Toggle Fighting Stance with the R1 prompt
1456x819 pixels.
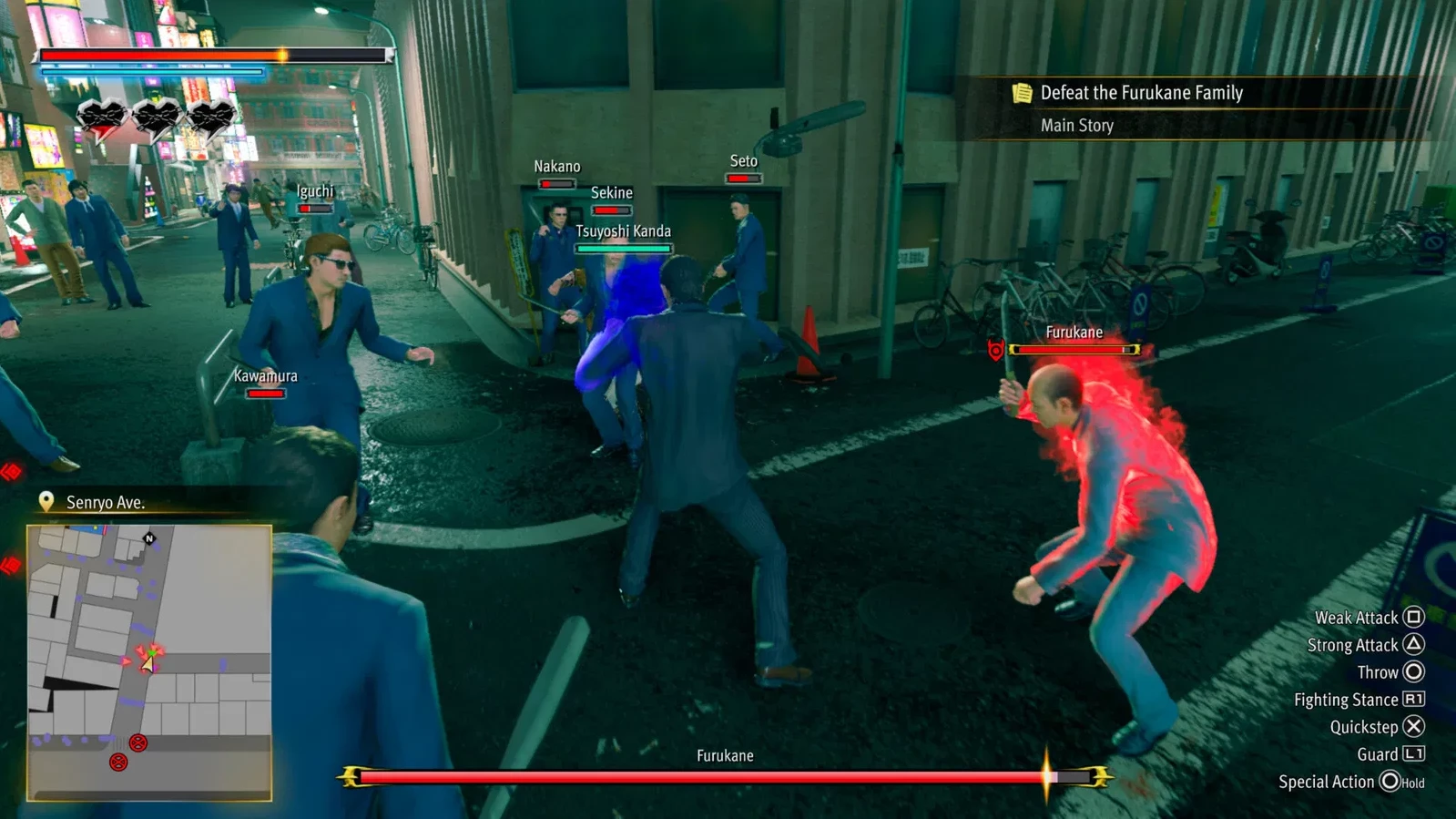(1412, 700)
